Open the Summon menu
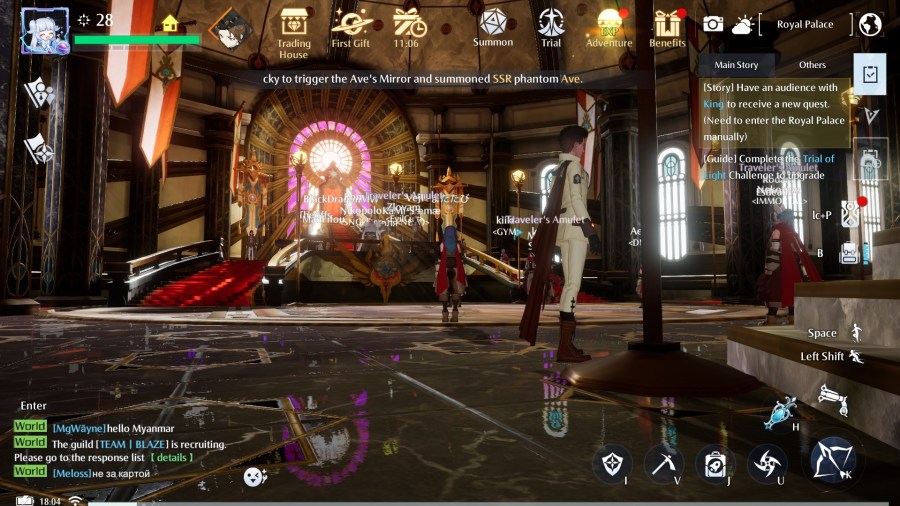The height and width of the screenshot is (506, 900). pos(492,26)
